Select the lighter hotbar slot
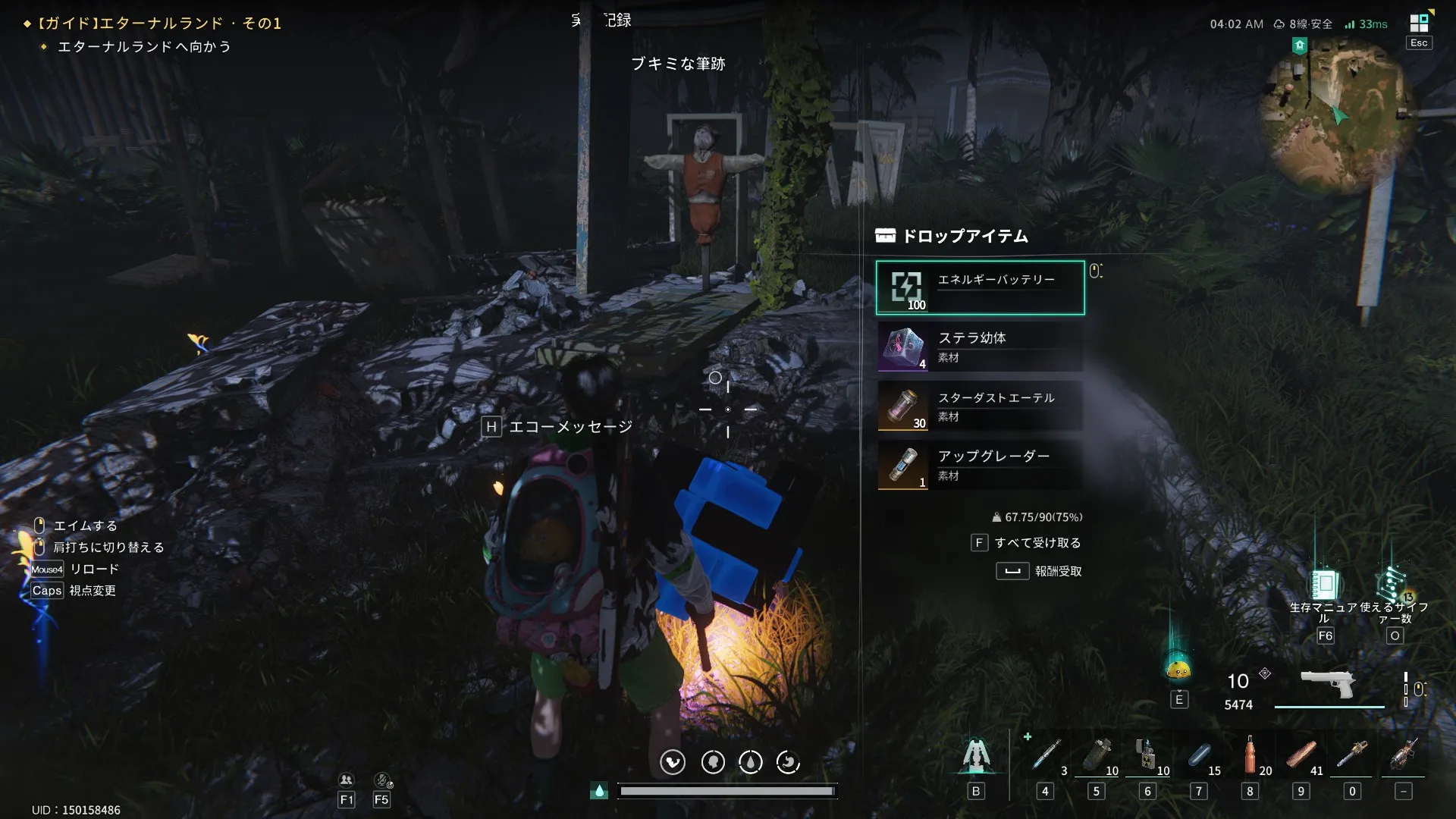This screenshot has width=1456, height=819. [1147, 755]
